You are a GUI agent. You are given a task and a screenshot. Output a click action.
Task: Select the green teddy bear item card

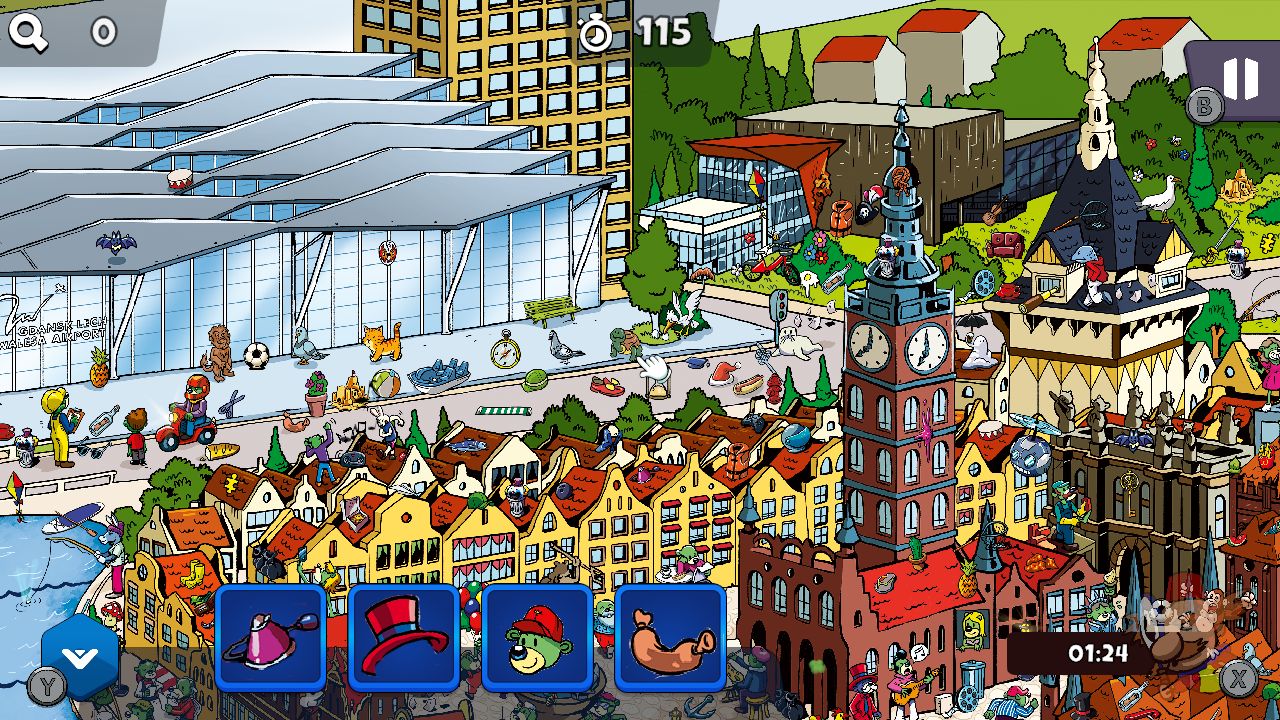click(536, 640)
